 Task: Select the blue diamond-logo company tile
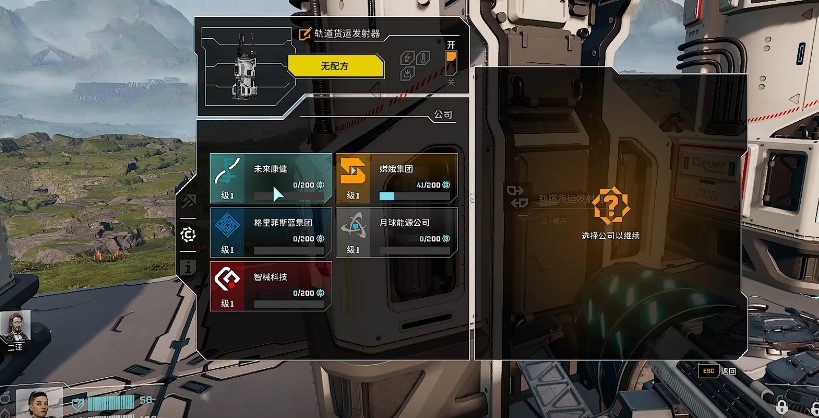point(270,231)
